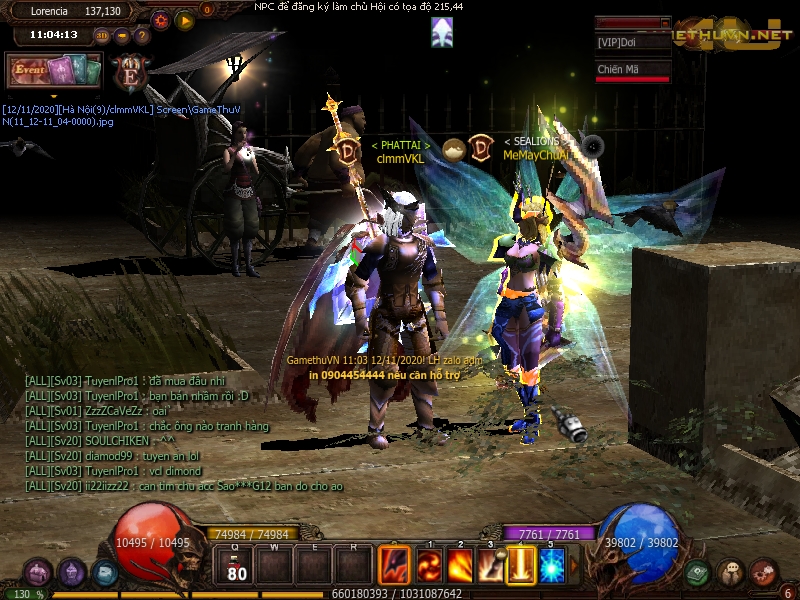
Task: Activate the blue burst skill in slot 5
Action: pos(552,566)
